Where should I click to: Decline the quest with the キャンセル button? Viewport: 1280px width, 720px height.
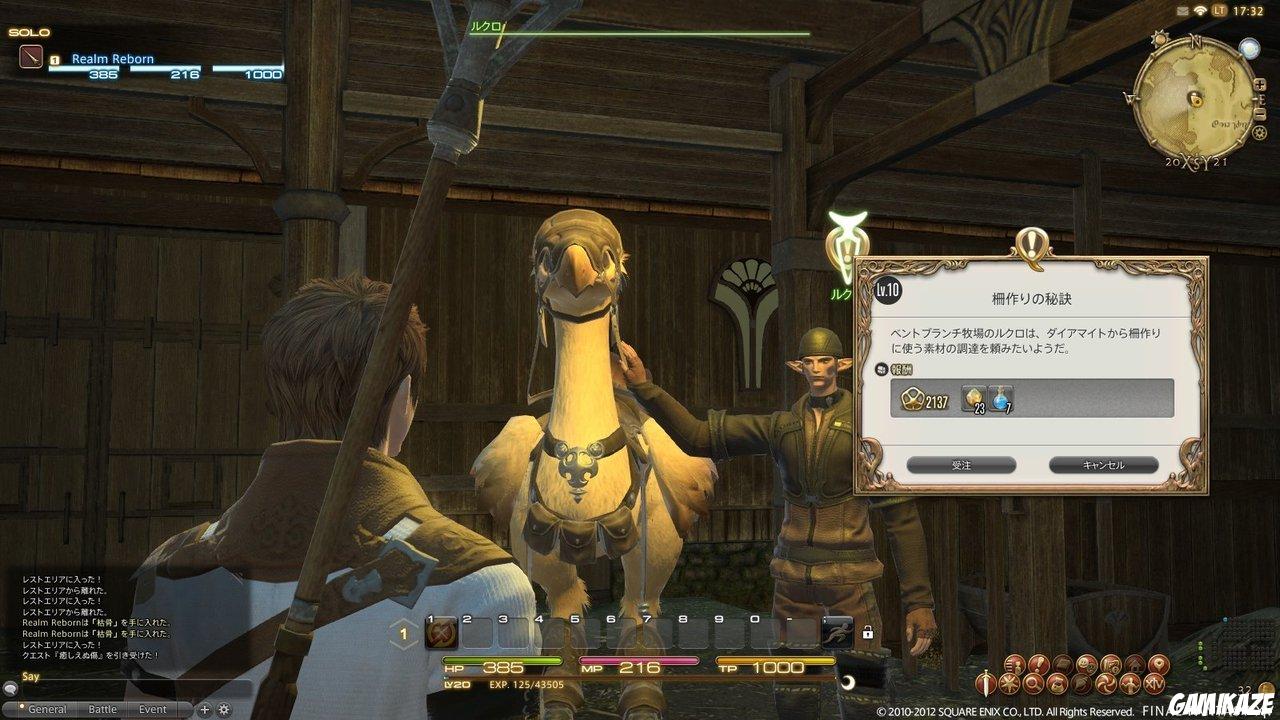(1104, 465)
